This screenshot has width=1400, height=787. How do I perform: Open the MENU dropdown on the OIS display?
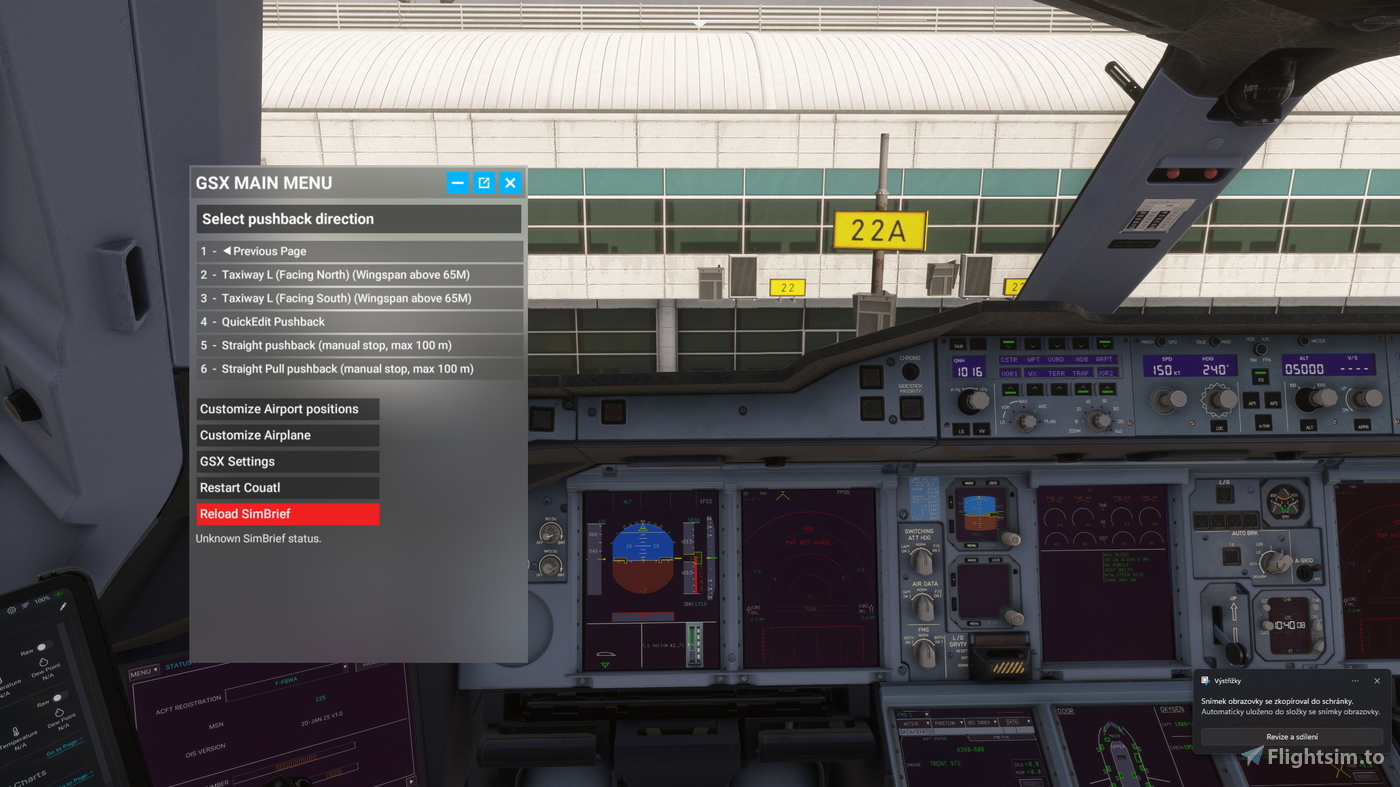[144, 671]
